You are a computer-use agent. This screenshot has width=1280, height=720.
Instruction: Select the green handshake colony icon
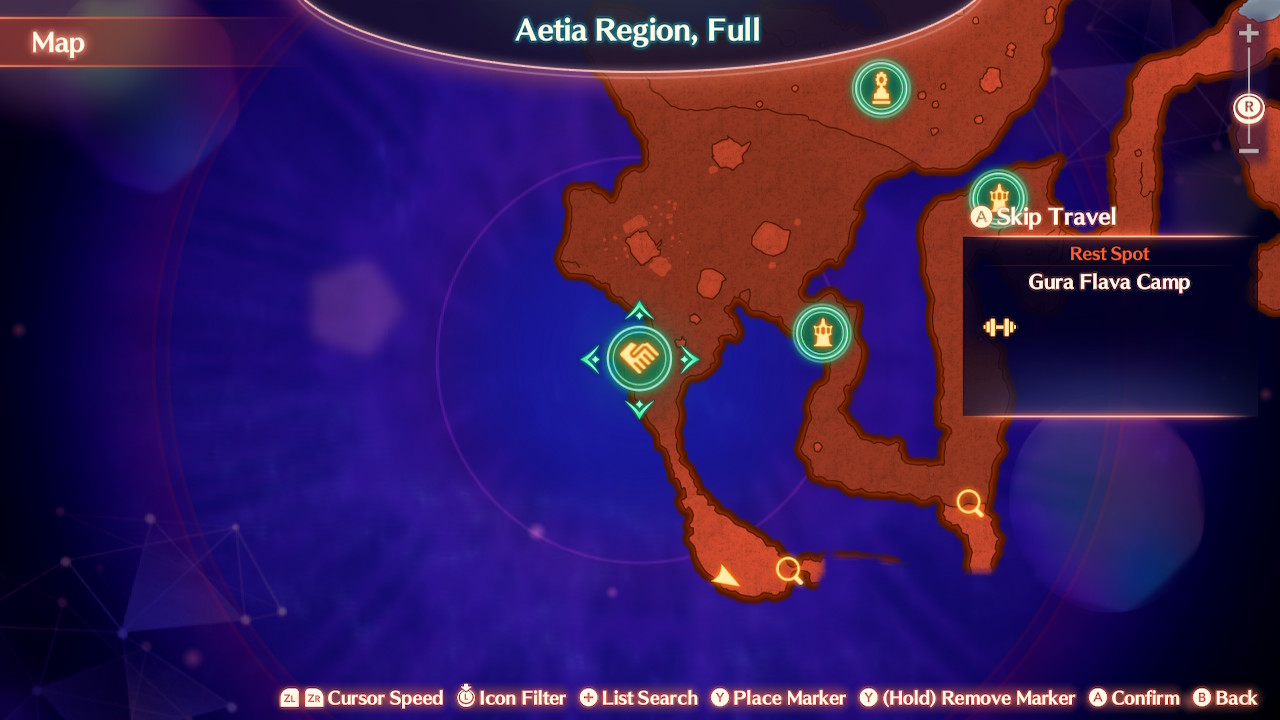click(x=640, y=357)
